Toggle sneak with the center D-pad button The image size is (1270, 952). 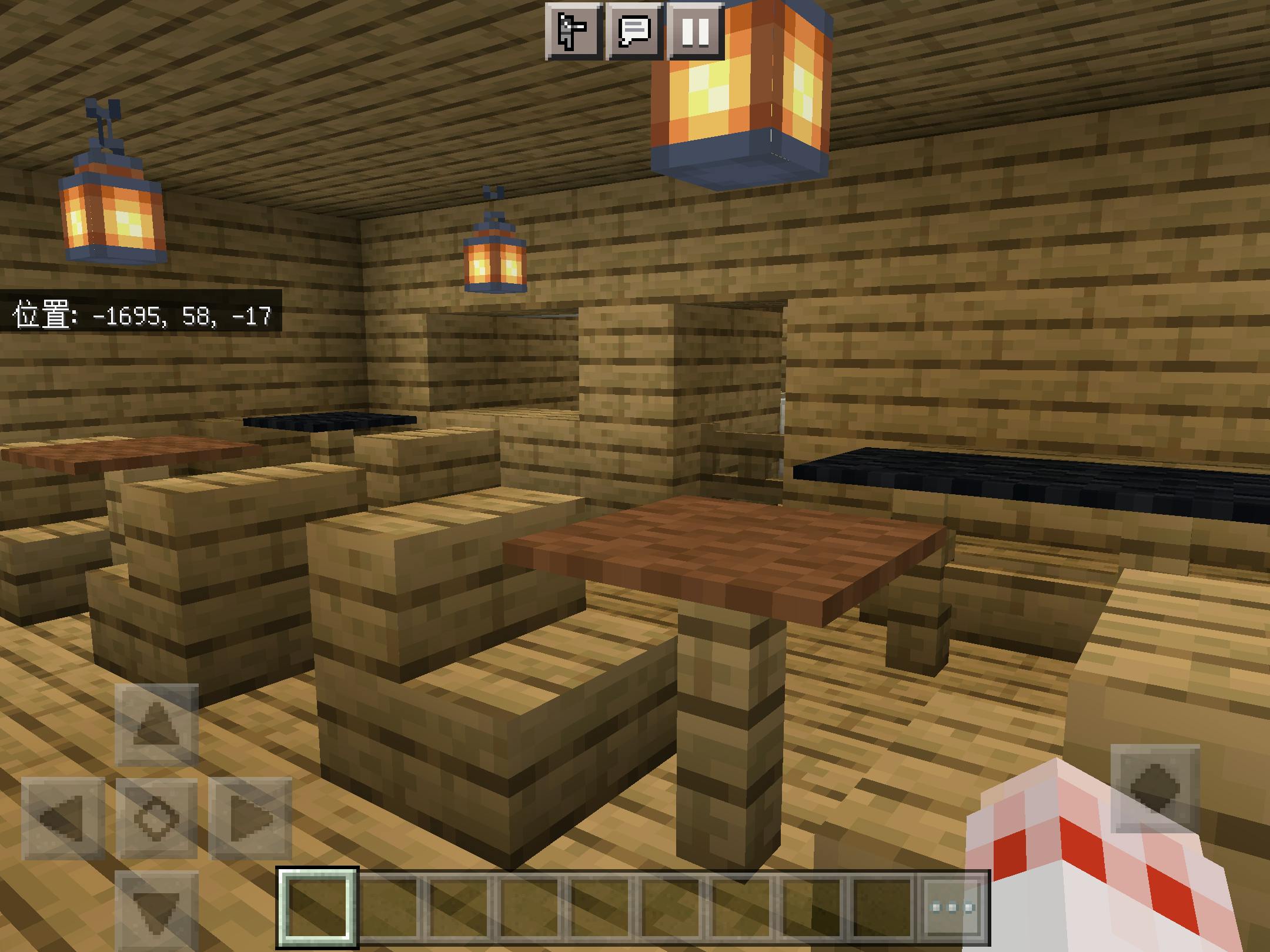pos(156,818)
